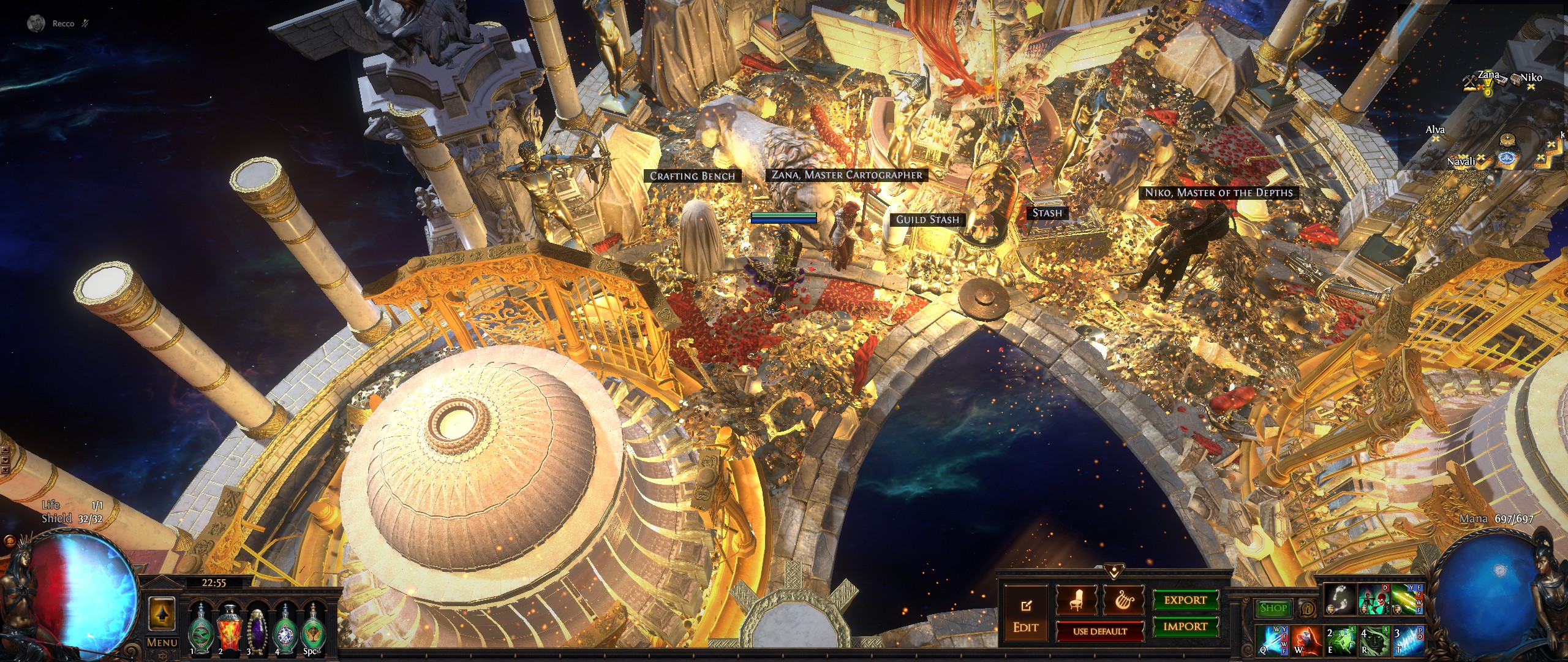Open the green Shop button
Viewport: 1568px width, 662px height.
click(1273, 608)
